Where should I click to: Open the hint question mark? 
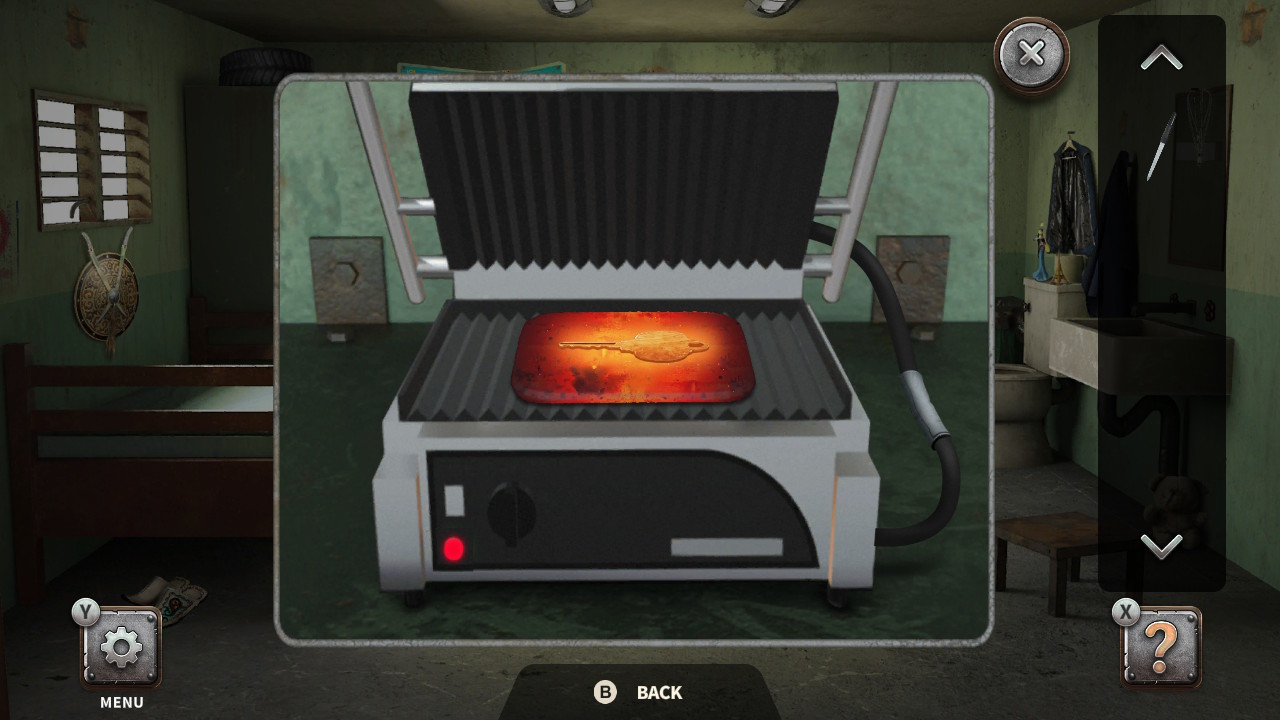point(1160,646)
